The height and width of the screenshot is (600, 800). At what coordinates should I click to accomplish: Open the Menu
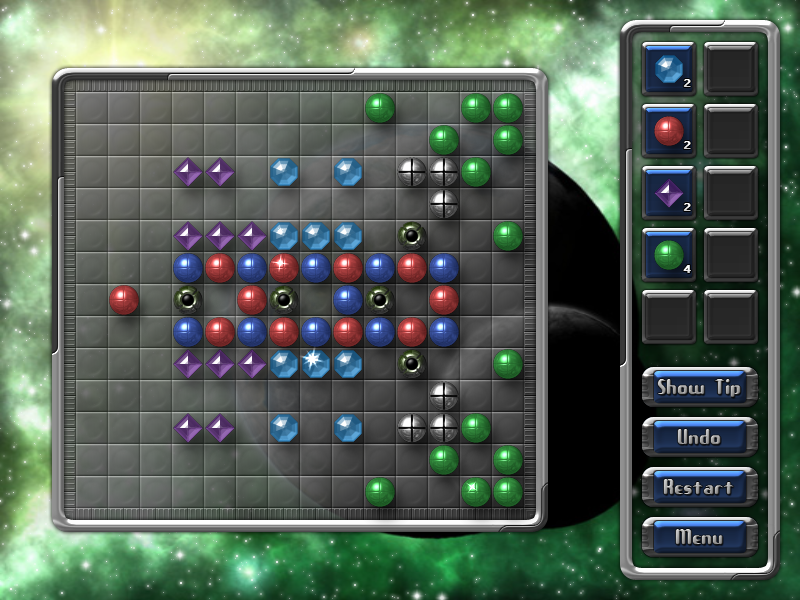(699, 537)
